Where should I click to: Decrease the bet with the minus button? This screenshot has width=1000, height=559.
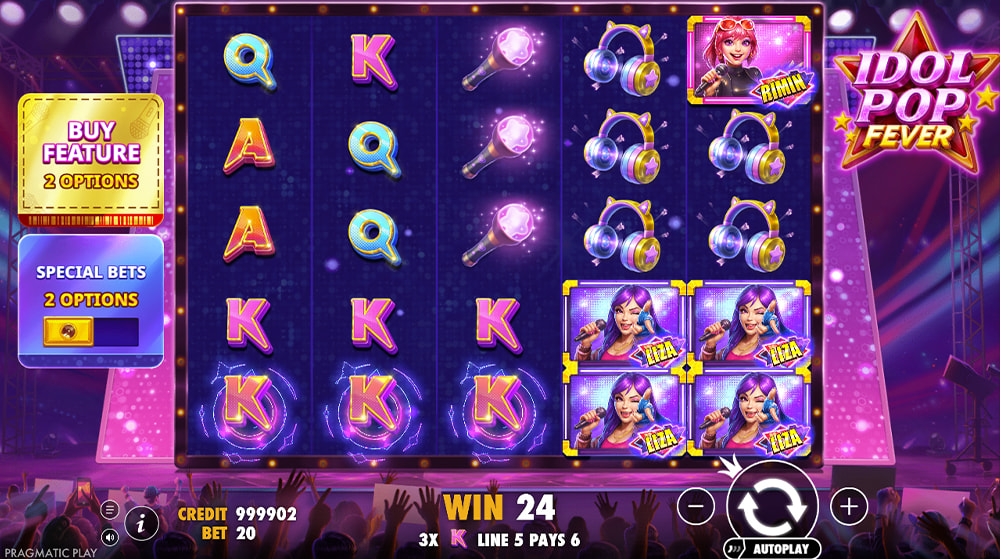click(696, 506)
